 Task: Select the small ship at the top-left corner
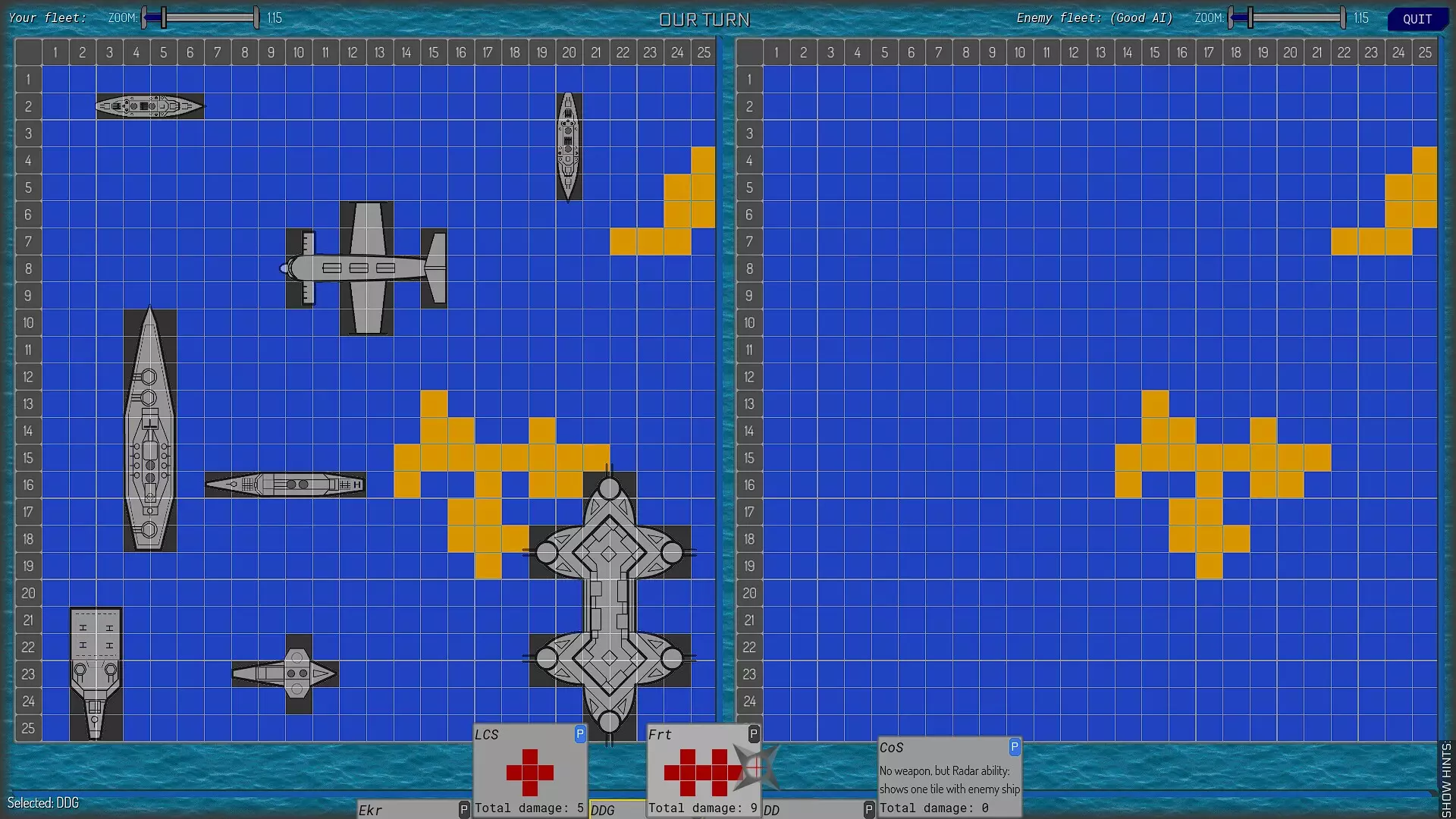click(149, 106)
